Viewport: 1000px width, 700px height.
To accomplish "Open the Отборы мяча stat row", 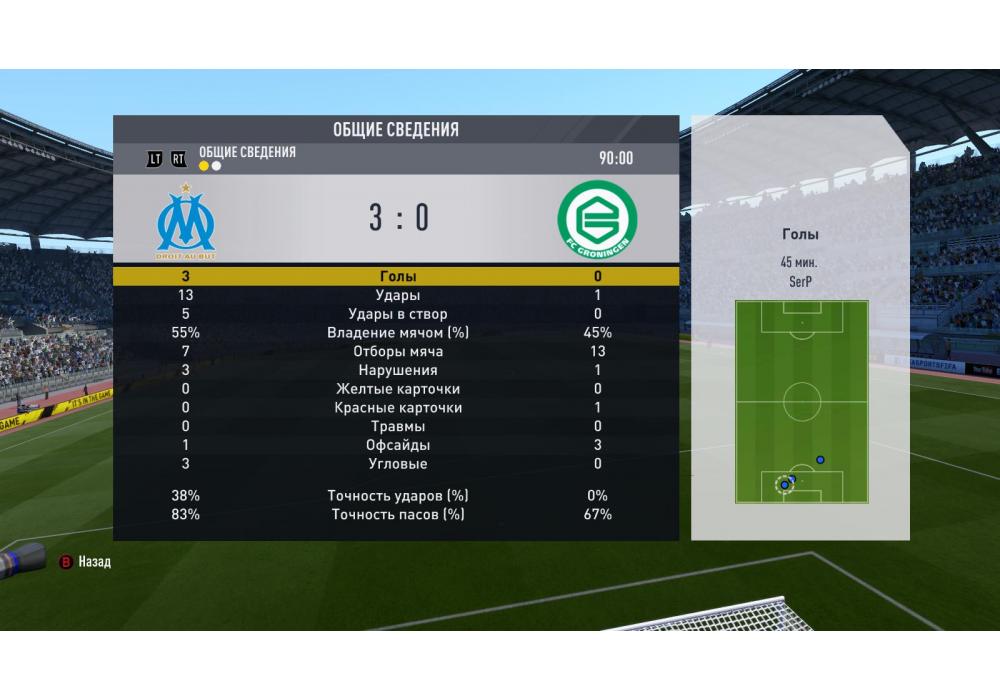I will pyautogui.click(x=397, y=352).
